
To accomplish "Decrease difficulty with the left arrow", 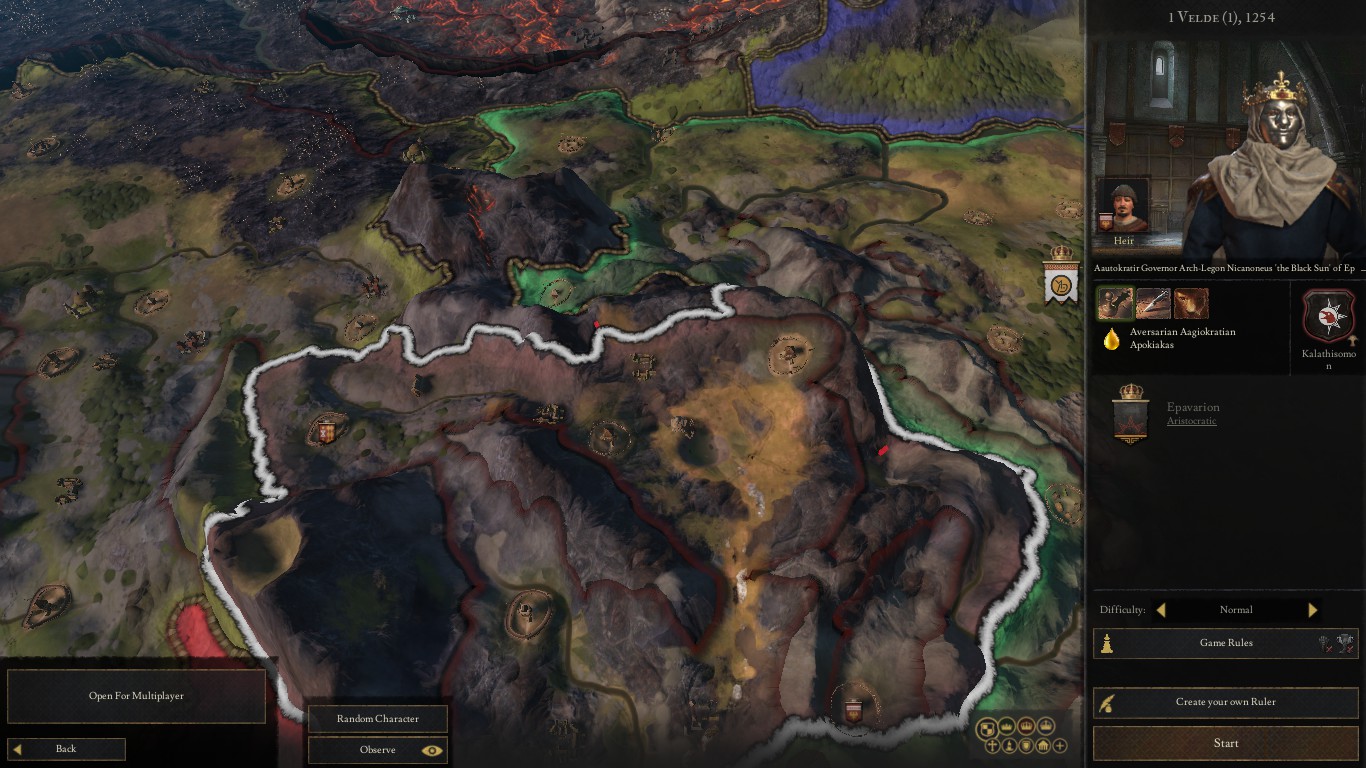I will 1160,609.
